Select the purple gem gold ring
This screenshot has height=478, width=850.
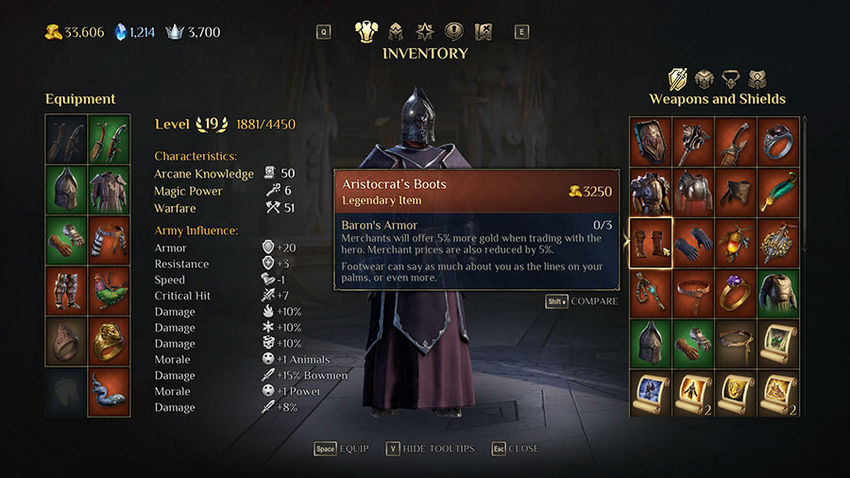[736, 293]
